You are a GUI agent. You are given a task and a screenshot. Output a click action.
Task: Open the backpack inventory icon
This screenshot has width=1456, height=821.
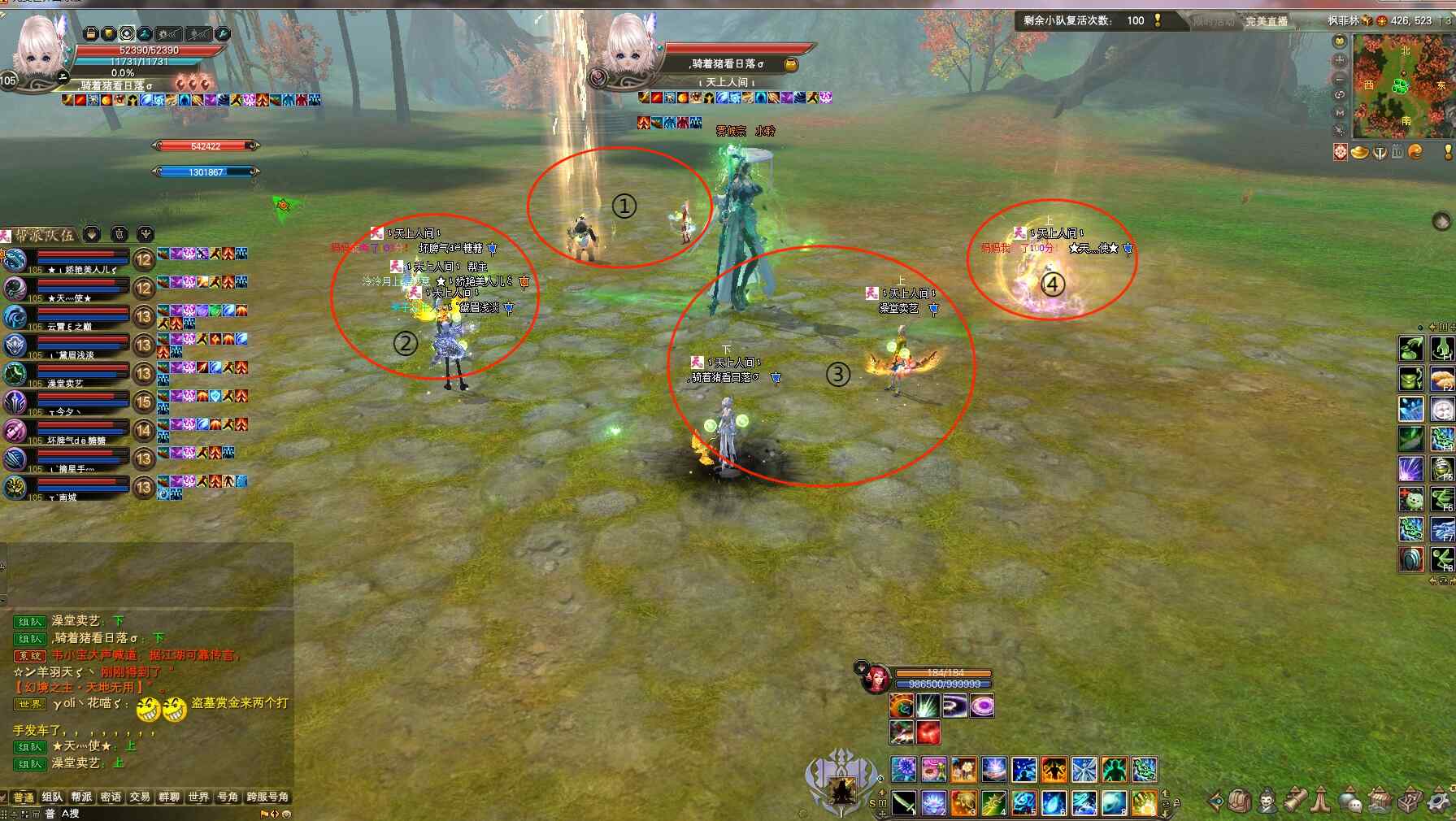pyautogui.click(x=1239, y=801)
